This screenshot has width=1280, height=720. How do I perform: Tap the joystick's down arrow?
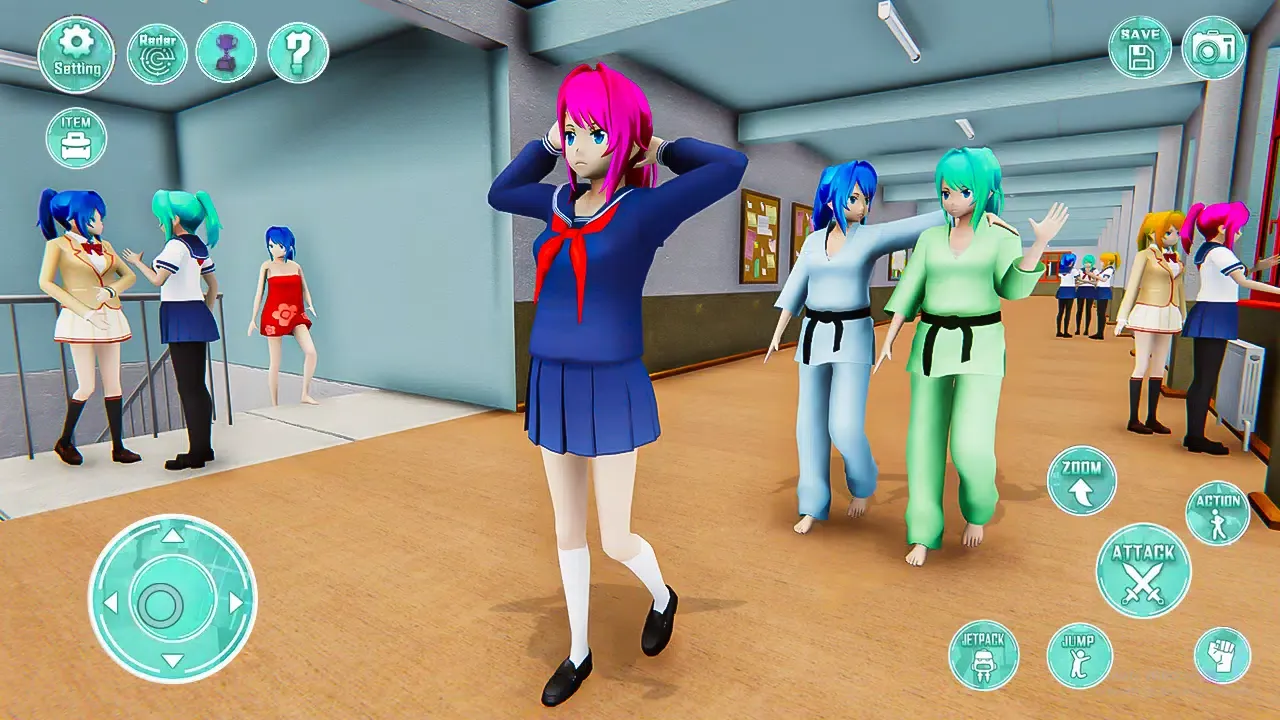click(x=173, y=662)
